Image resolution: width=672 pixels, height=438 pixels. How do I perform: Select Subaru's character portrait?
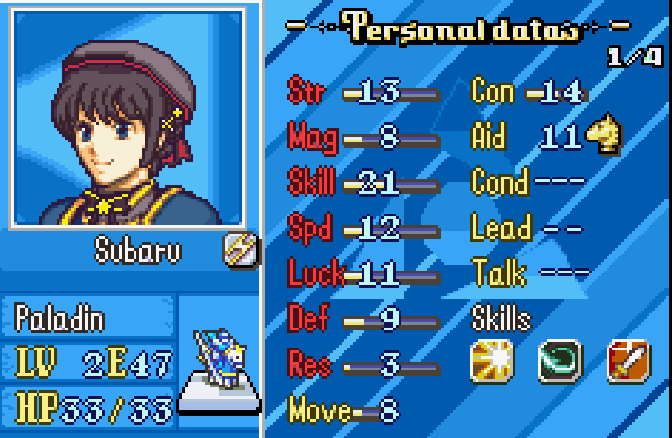128,117
